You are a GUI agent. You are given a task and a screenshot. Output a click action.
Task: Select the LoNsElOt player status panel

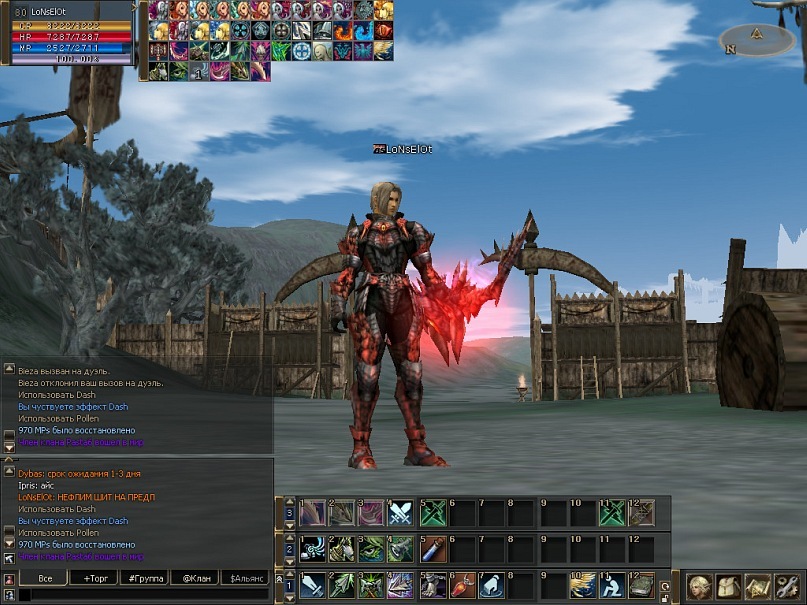click(70, 32)
